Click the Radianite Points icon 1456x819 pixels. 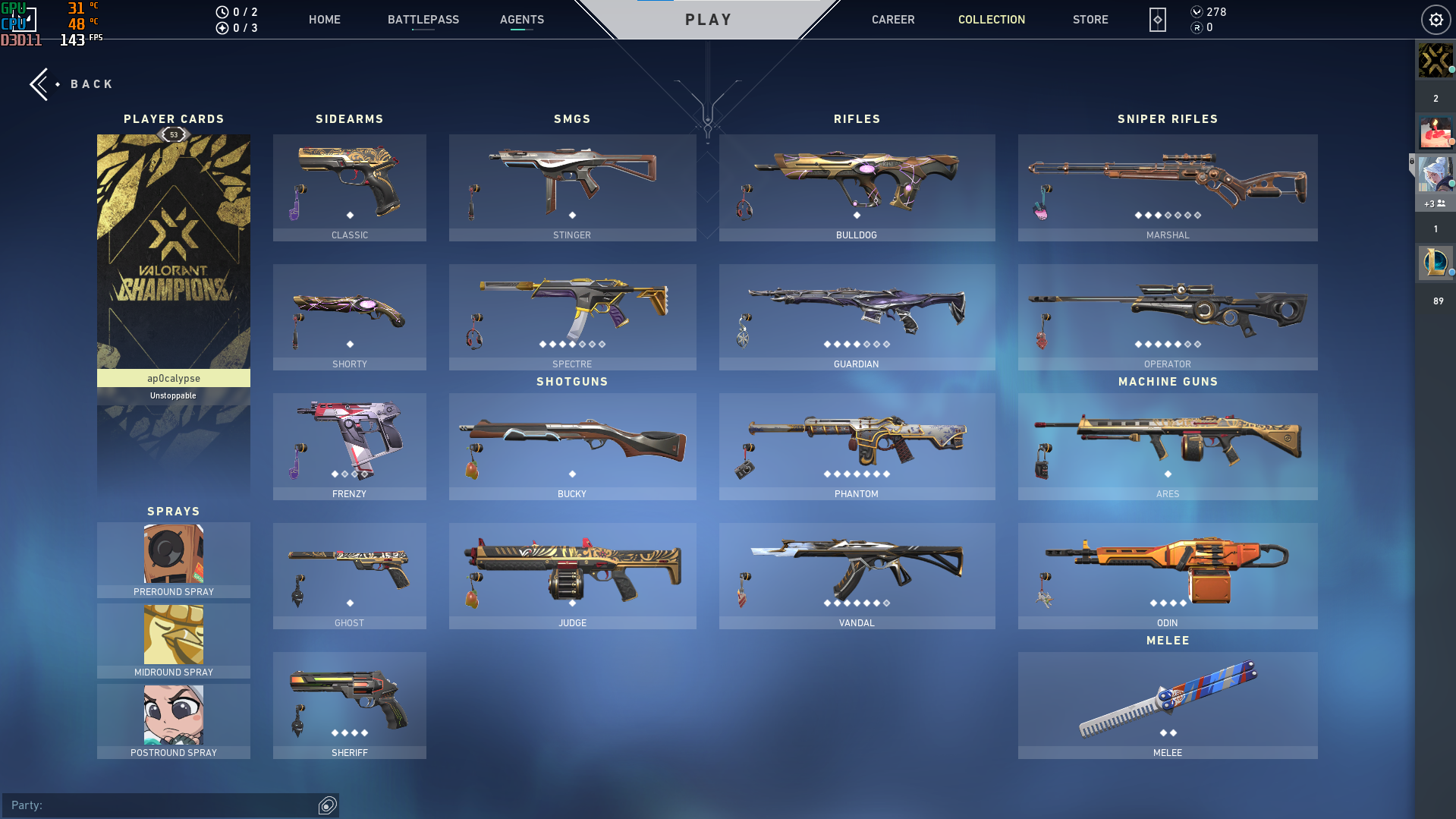(x=1197, y=28)
